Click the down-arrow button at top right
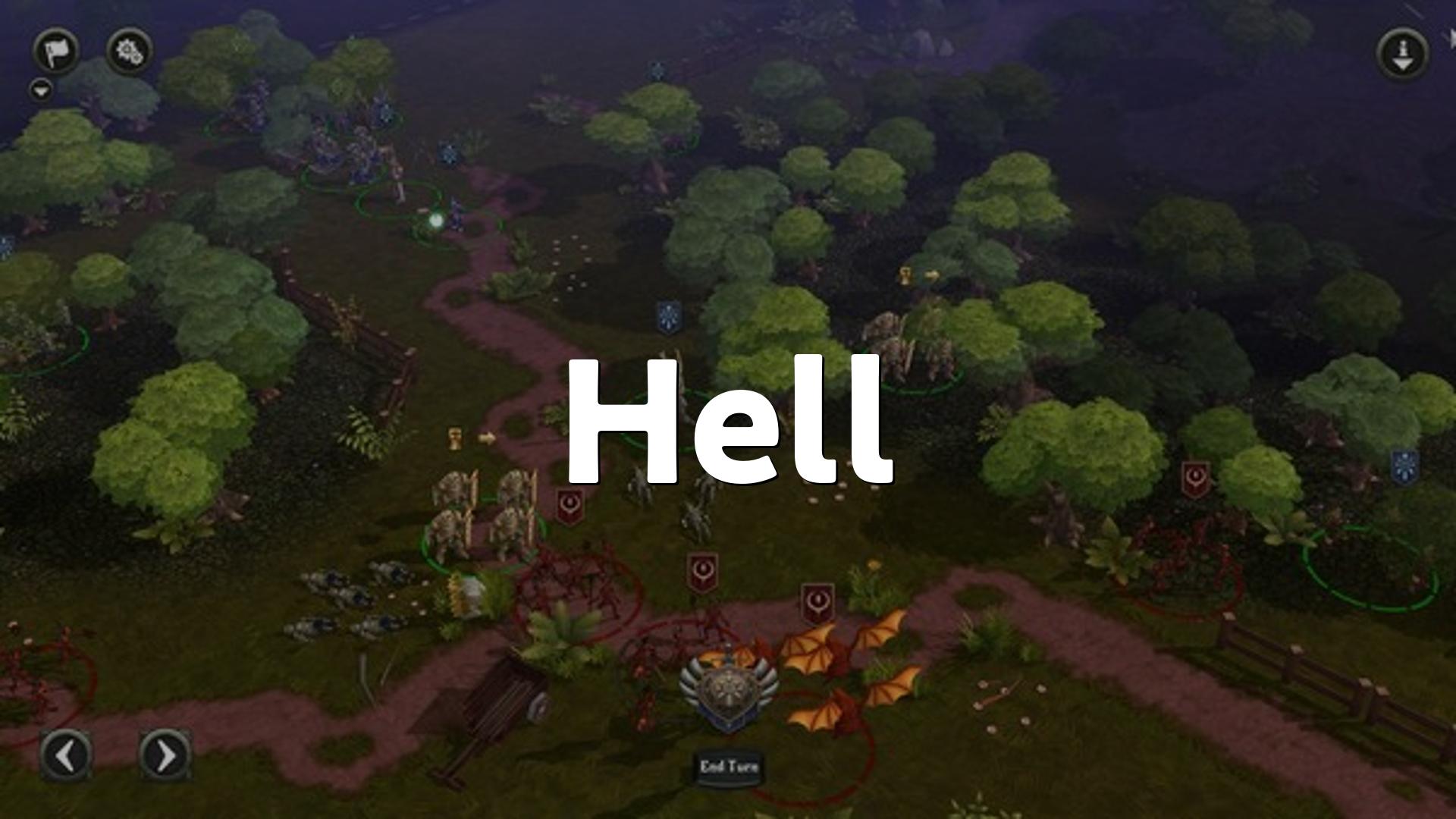This screenshot has width=1456, height=819. pos(1403,53)
